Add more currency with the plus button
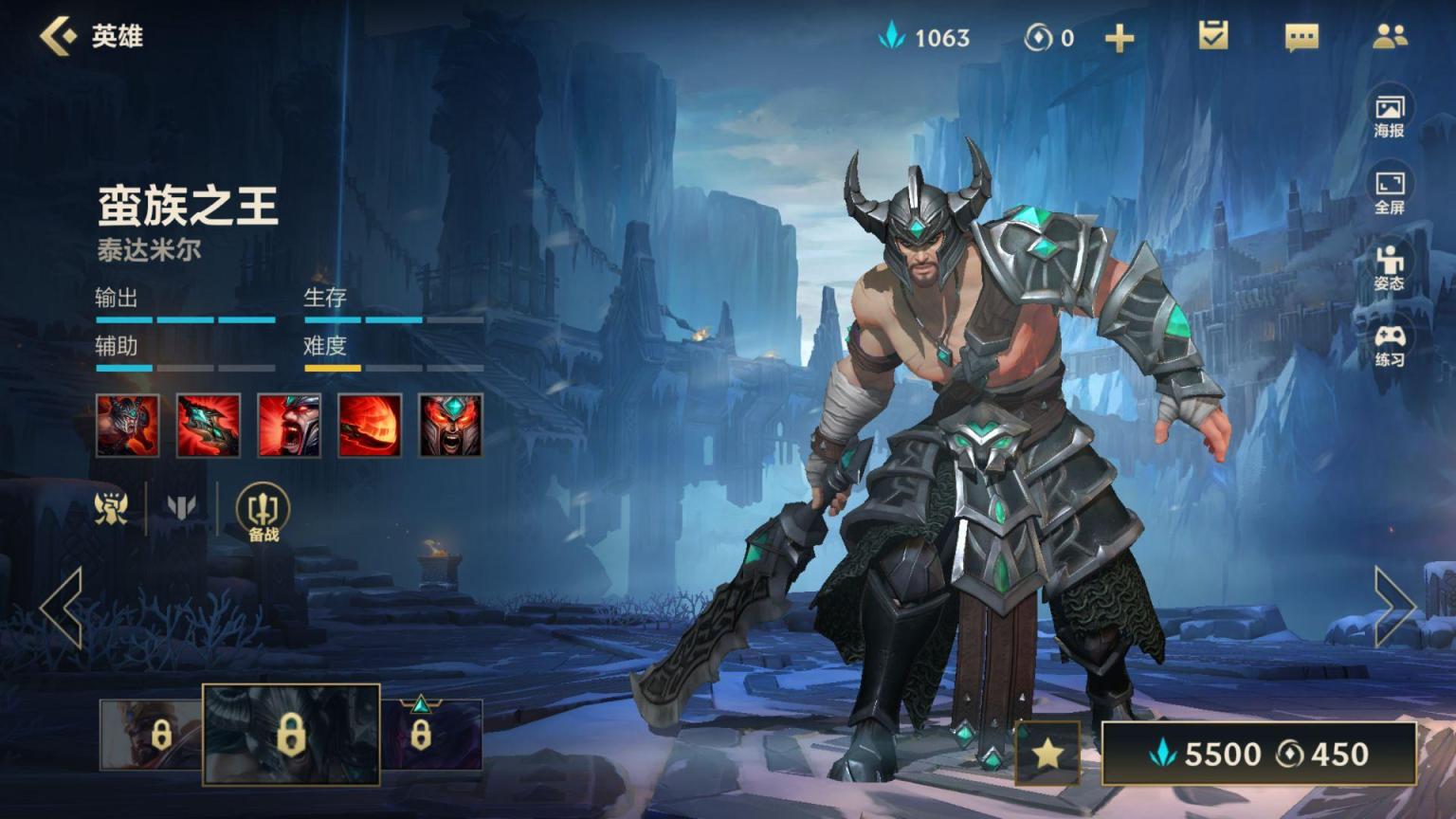 tap(1119, 38)
